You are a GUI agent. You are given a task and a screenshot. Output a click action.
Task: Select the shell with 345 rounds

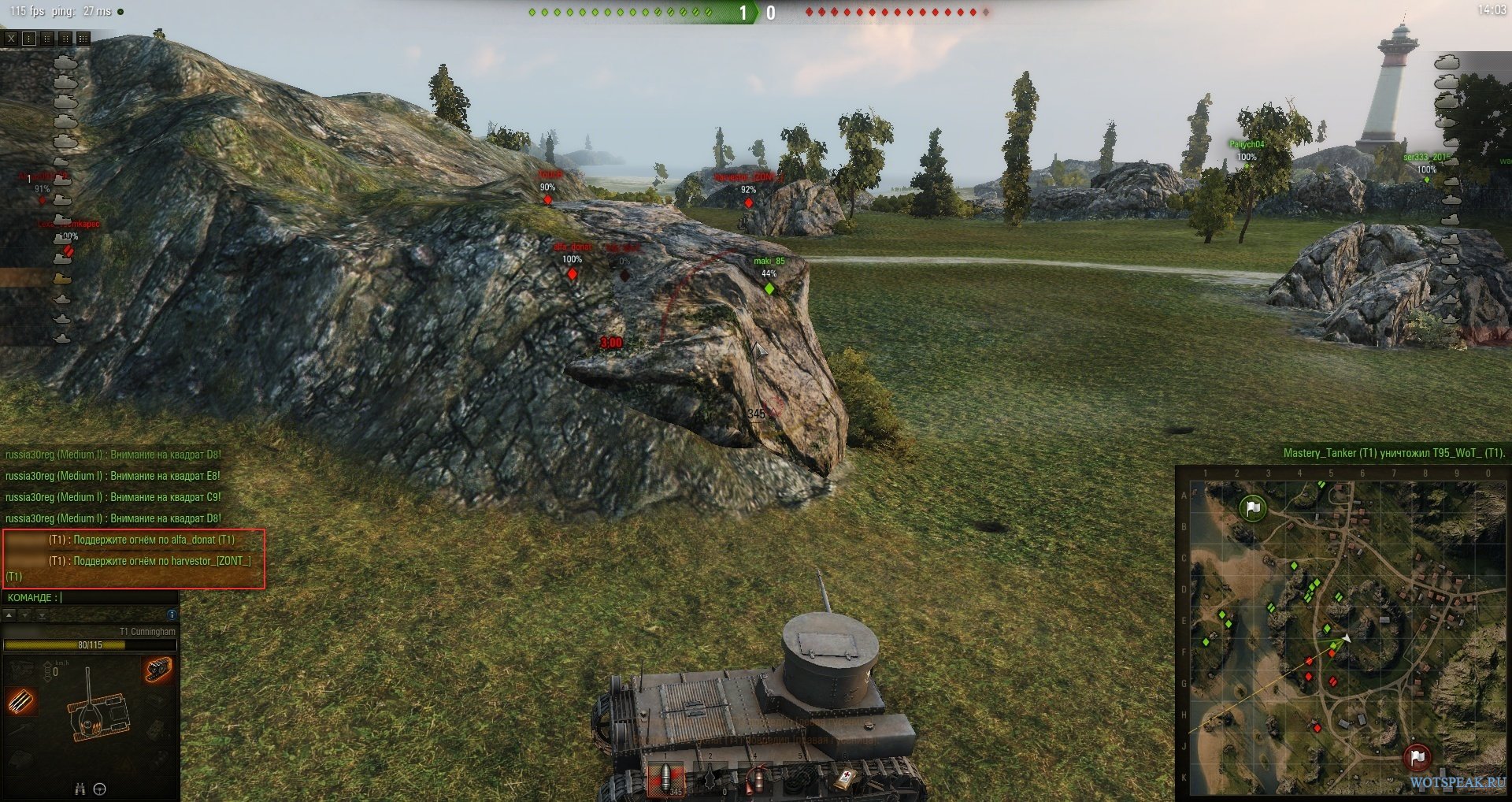pyautogui.click(x=666, y=780)
